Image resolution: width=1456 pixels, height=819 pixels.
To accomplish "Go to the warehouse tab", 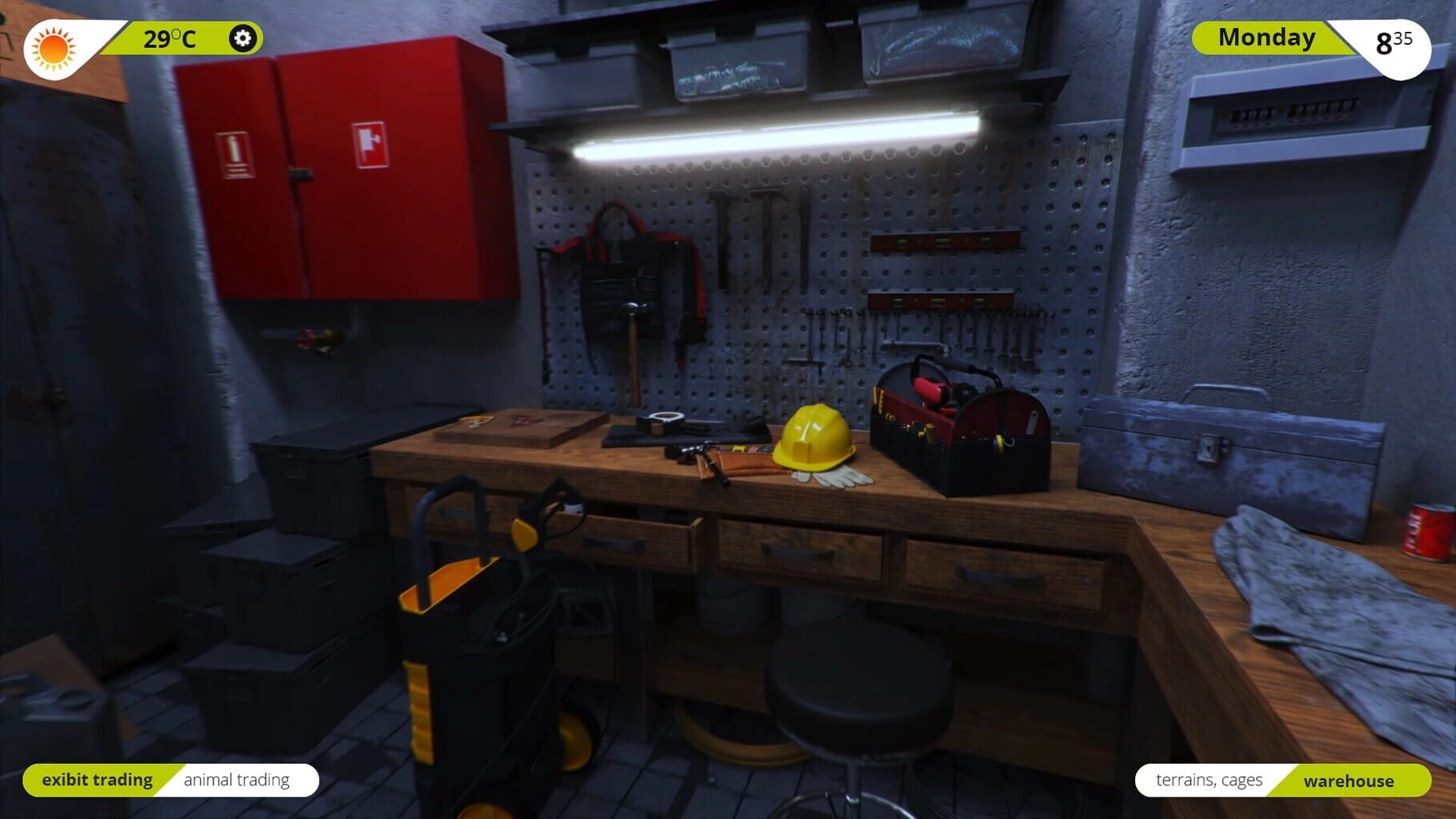I will [1348, 781].
